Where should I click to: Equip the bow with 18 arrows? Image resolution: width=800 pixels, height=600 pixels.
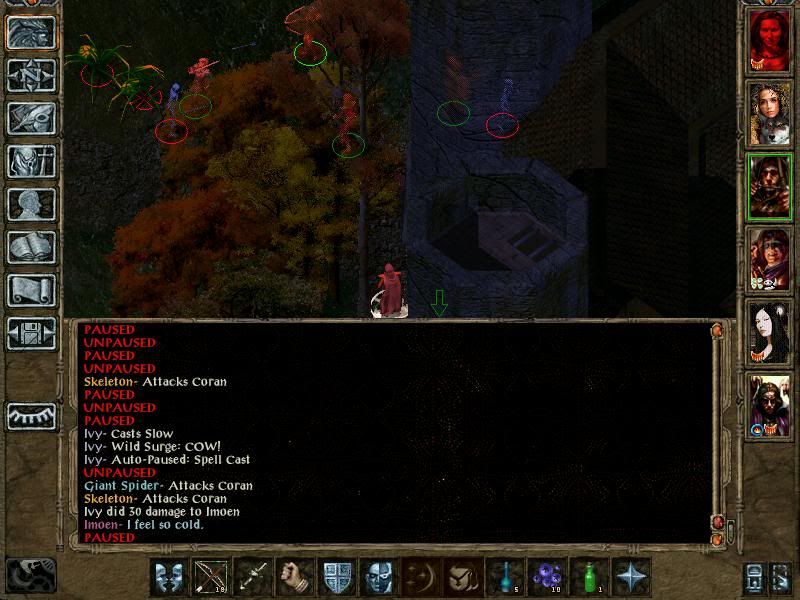211,578
